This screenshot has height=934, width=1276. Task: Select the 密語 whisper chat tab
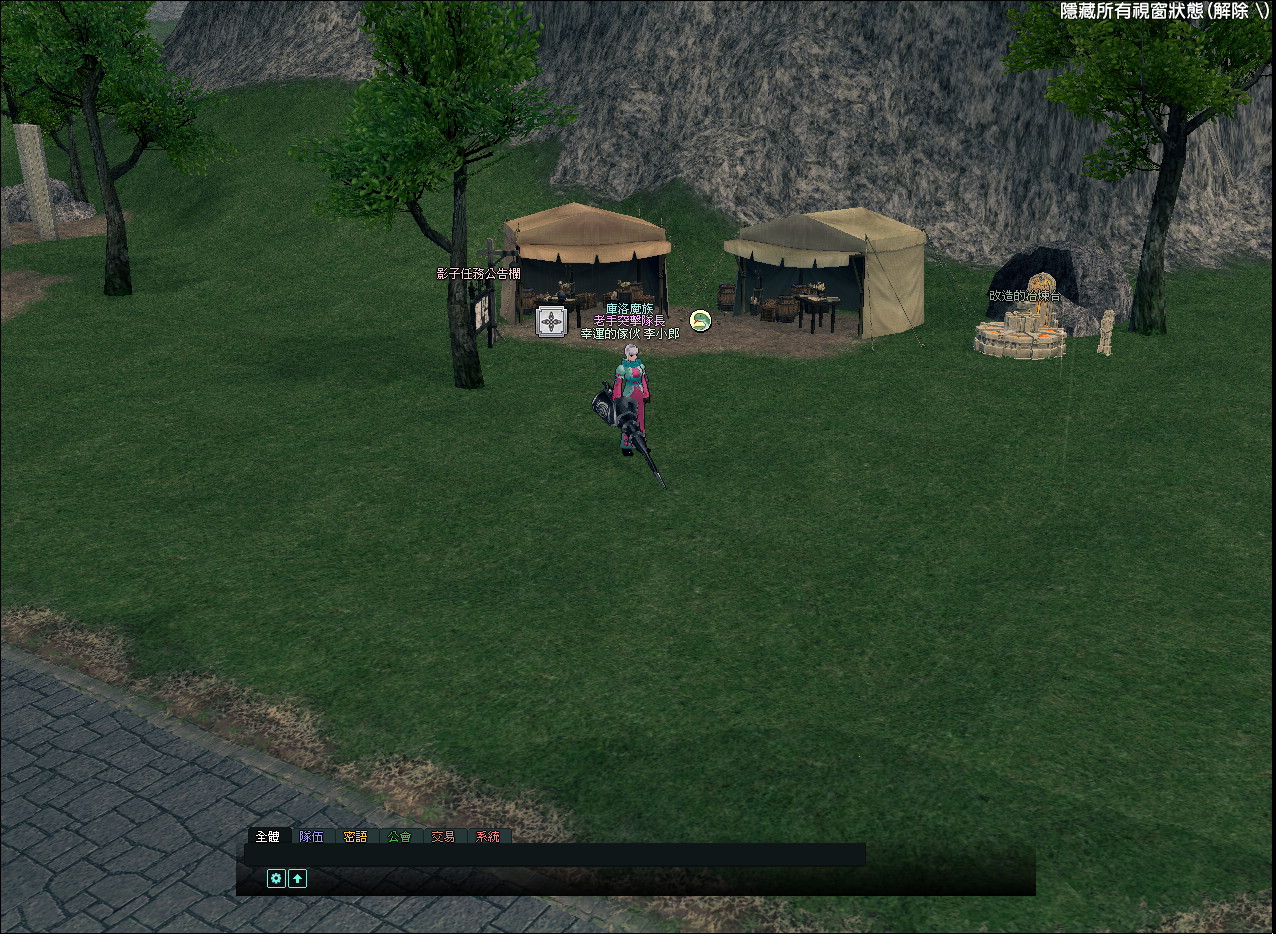[x=355, y=836]
